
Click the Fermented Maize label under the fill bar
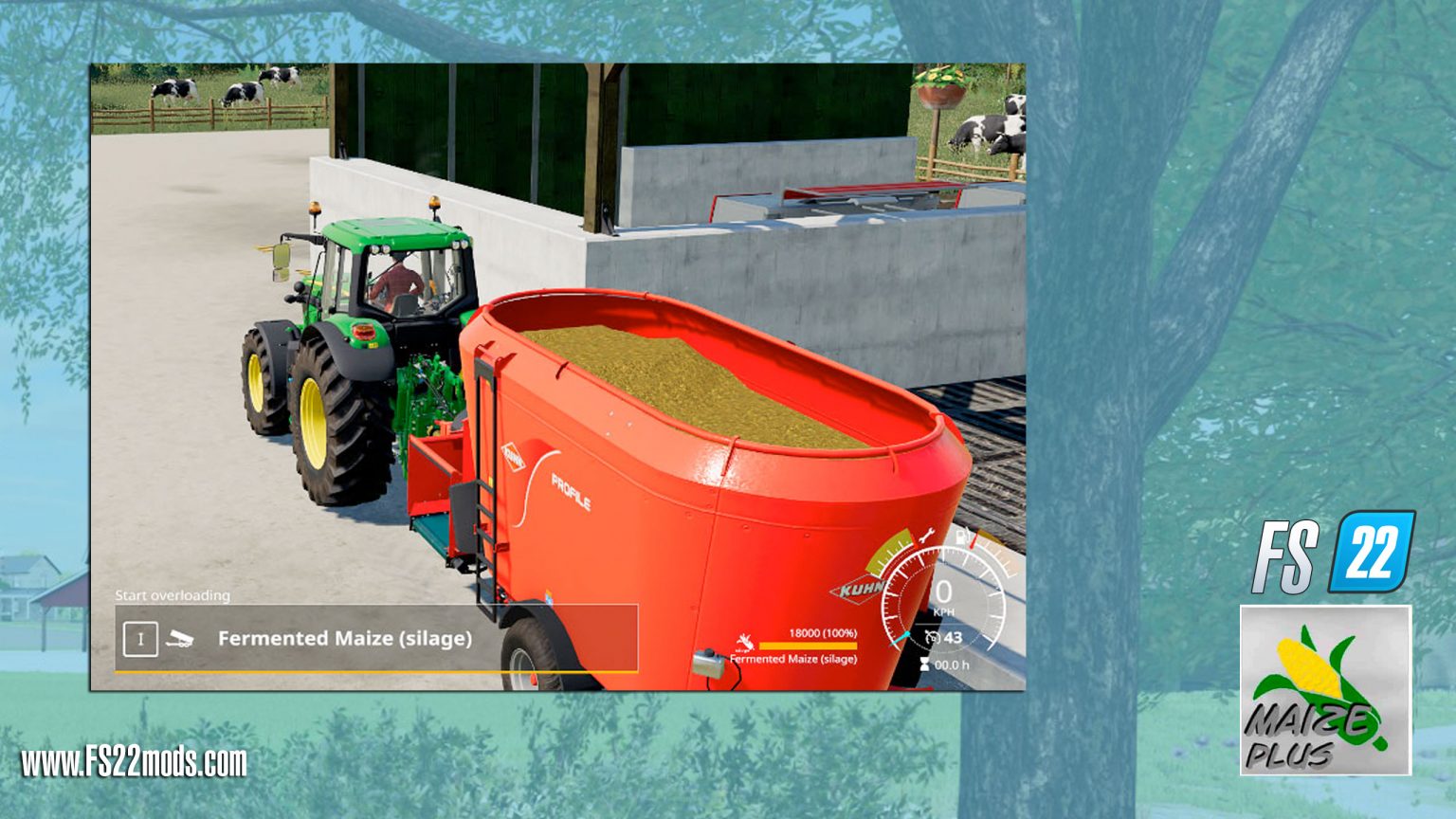[x=793, y=660]
